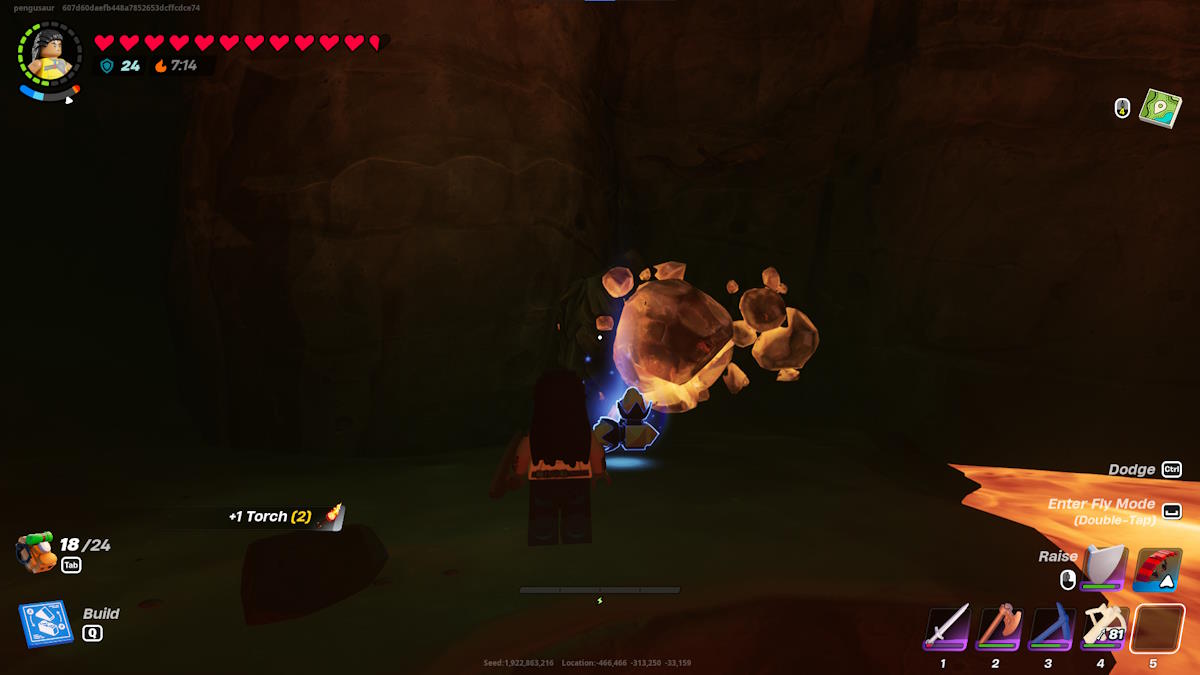The width and height of the screenshot is (1200, 675).
Task: Open the blue Build blueprint menu
Action: 46,623
